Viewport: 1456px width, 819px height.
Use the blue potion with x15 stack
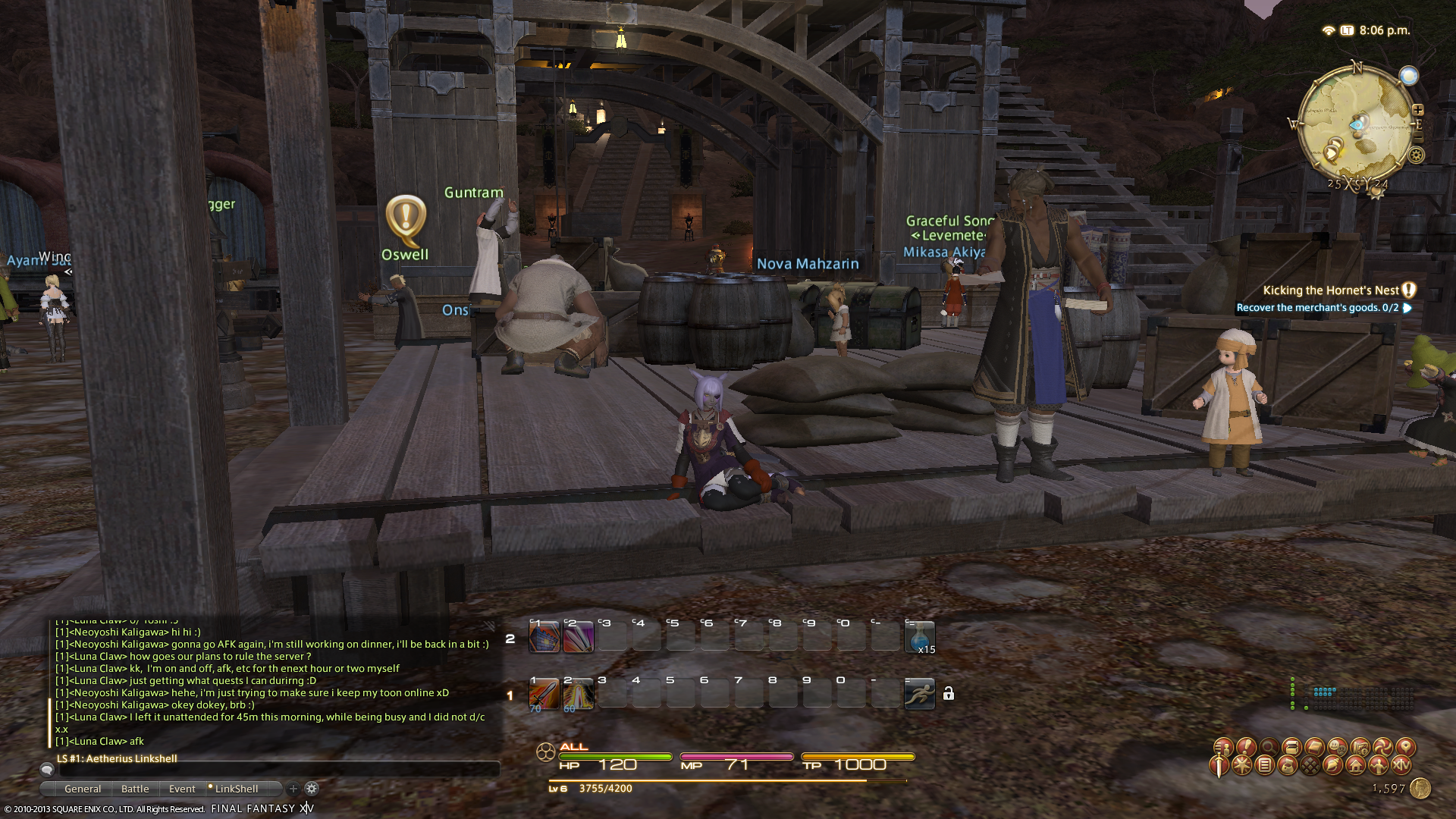click(x=920, y=637)
